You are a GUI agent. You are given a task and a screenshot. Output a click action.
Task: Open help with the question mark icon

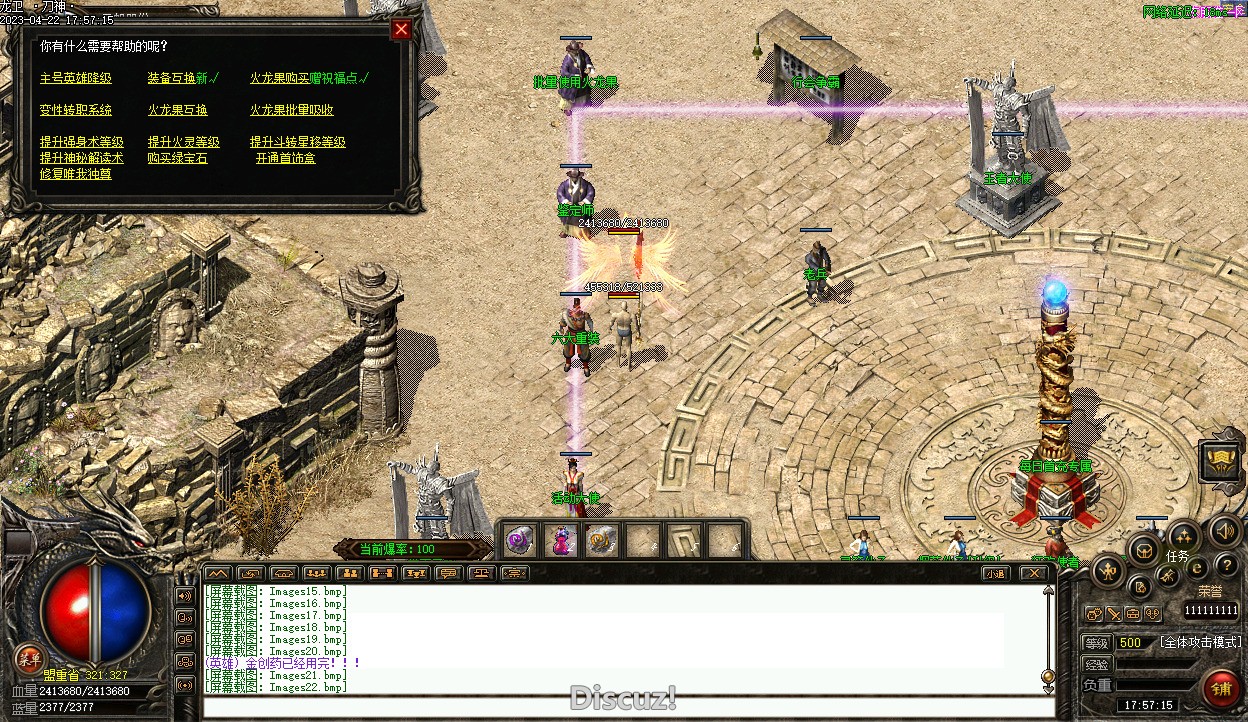pyautogui.click(x=1226, y=568)
